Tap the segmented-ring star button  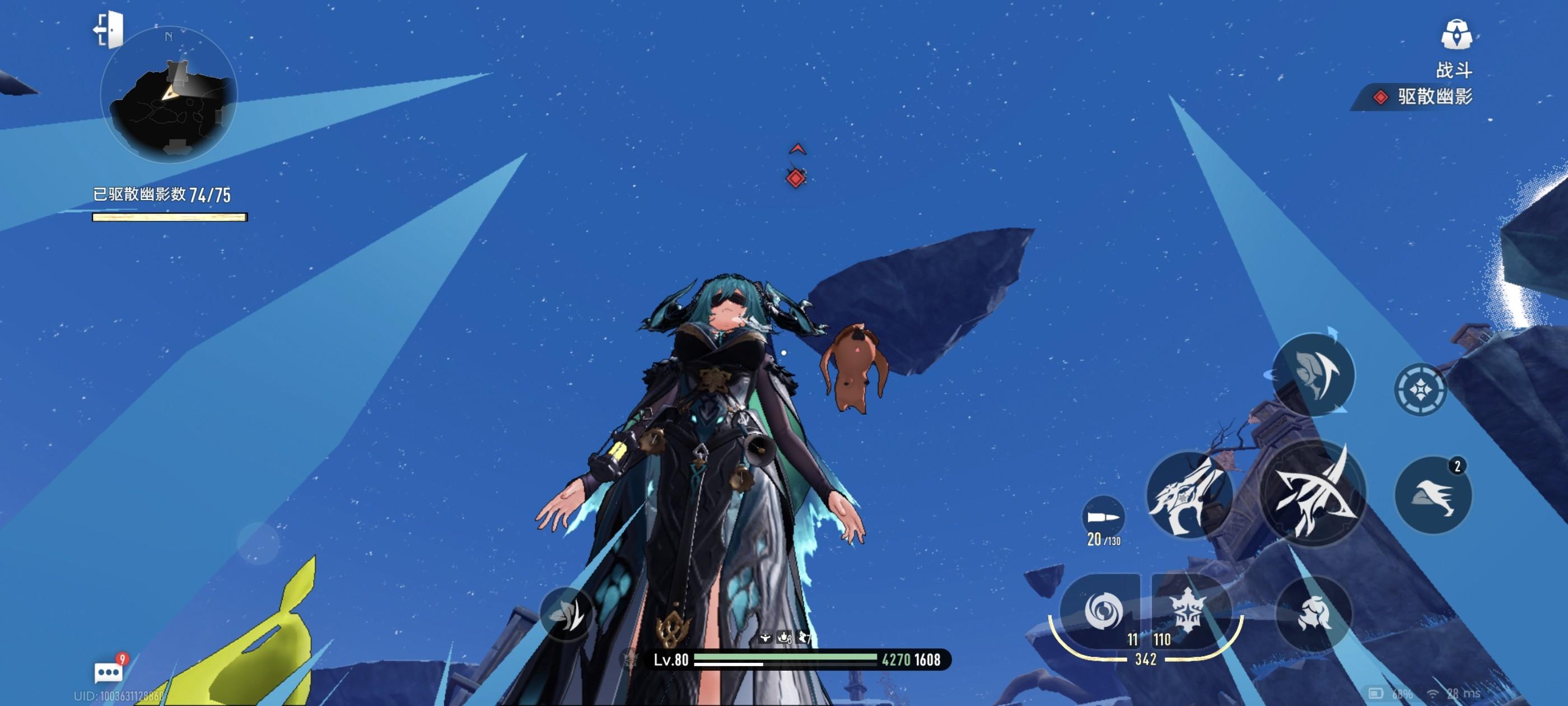point(1420,389)
